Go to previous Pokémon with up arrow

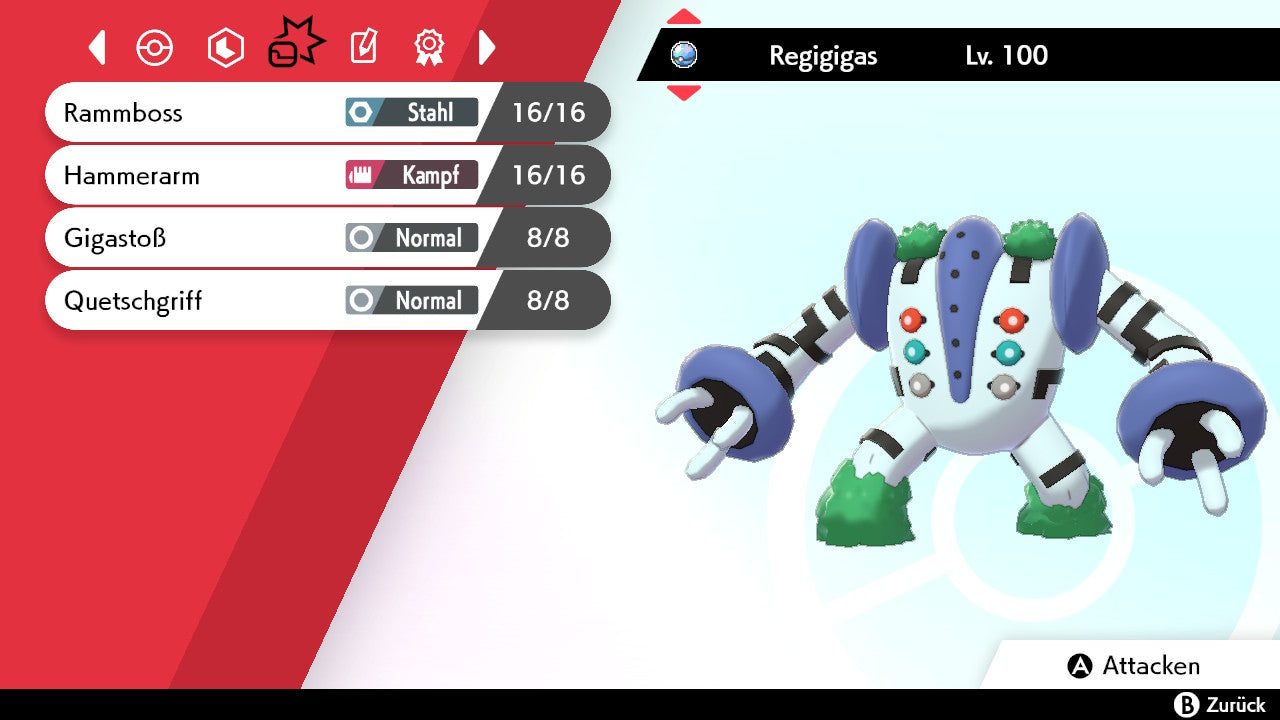coord(683,17)
